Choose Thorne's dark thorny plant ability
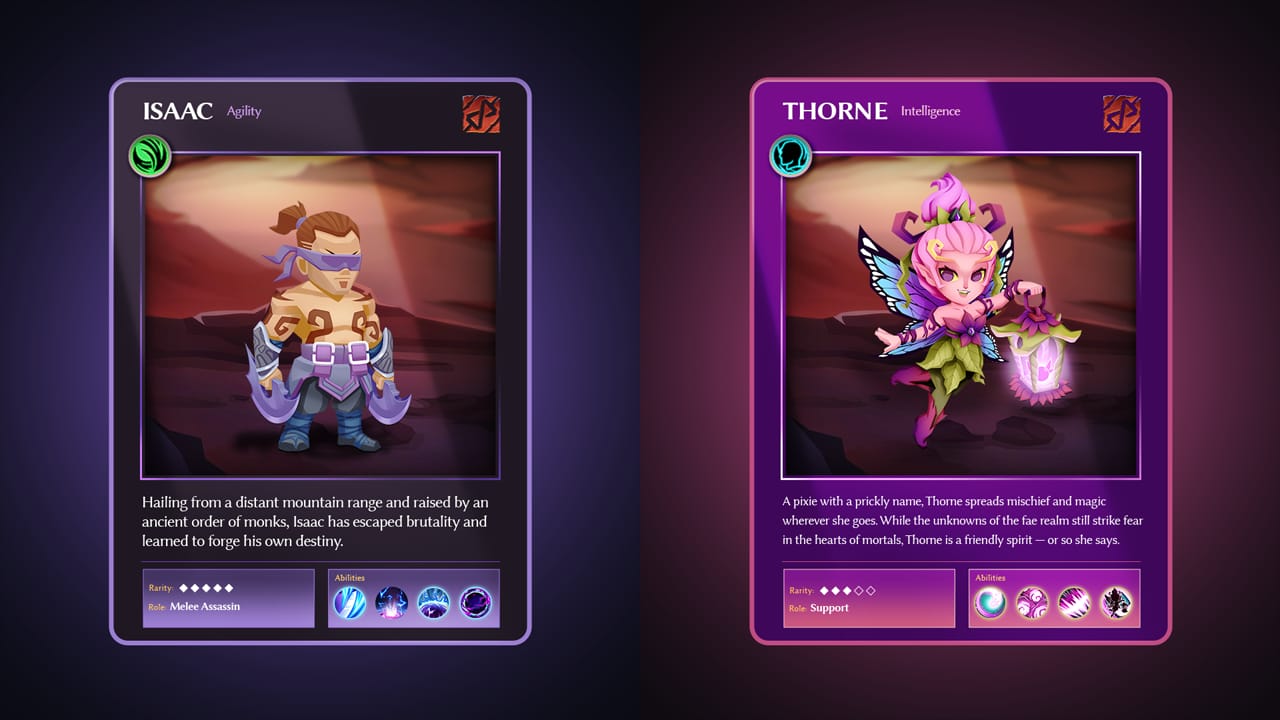1280x720 pixels. (x=1116, y=603)
